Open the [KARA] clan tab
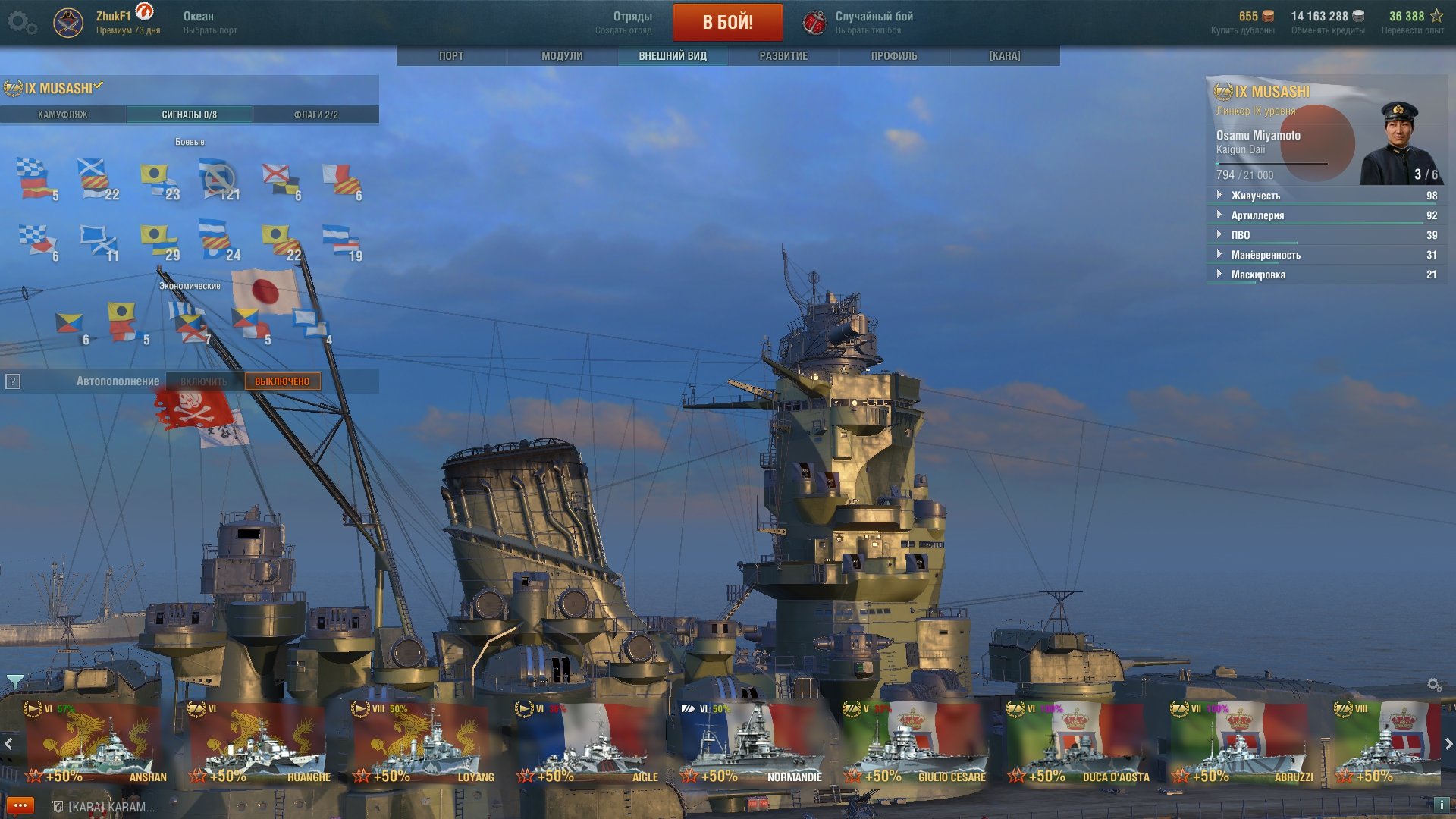Viewport: 1456px width, 819px height. tap(1005, 56)
